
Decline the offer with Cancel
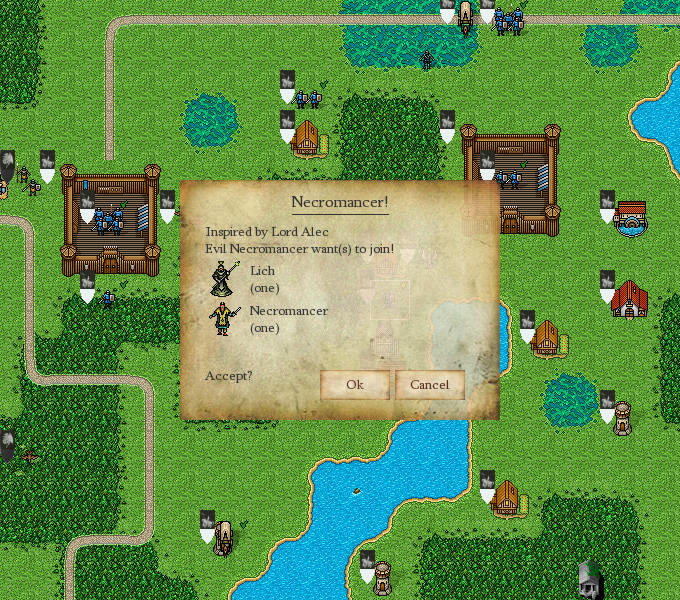tap(430, 385)
